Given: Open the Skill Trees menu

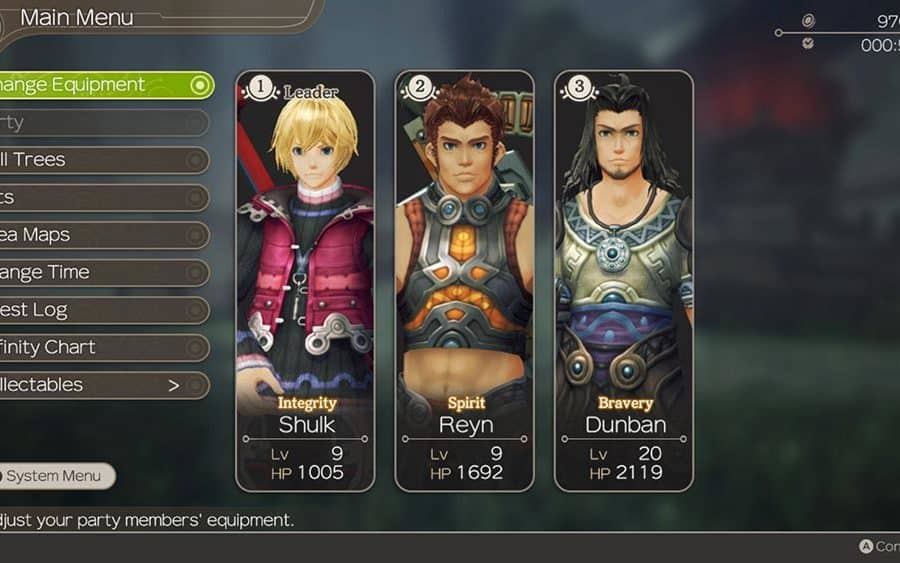Looking at the screenshot, I should point(100,160).
